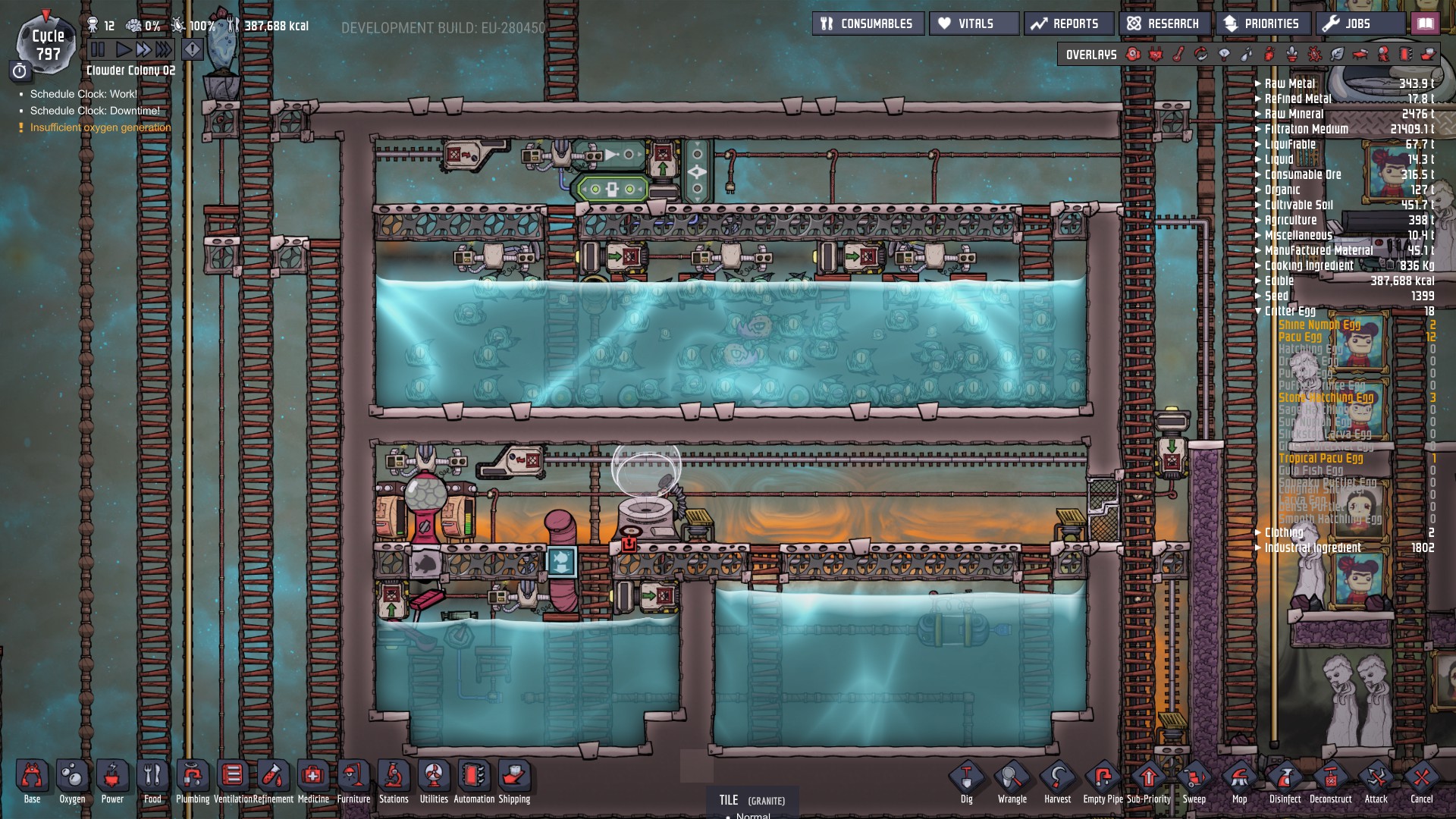Expand the Clothing resource category

click(x=1258, y=533)
